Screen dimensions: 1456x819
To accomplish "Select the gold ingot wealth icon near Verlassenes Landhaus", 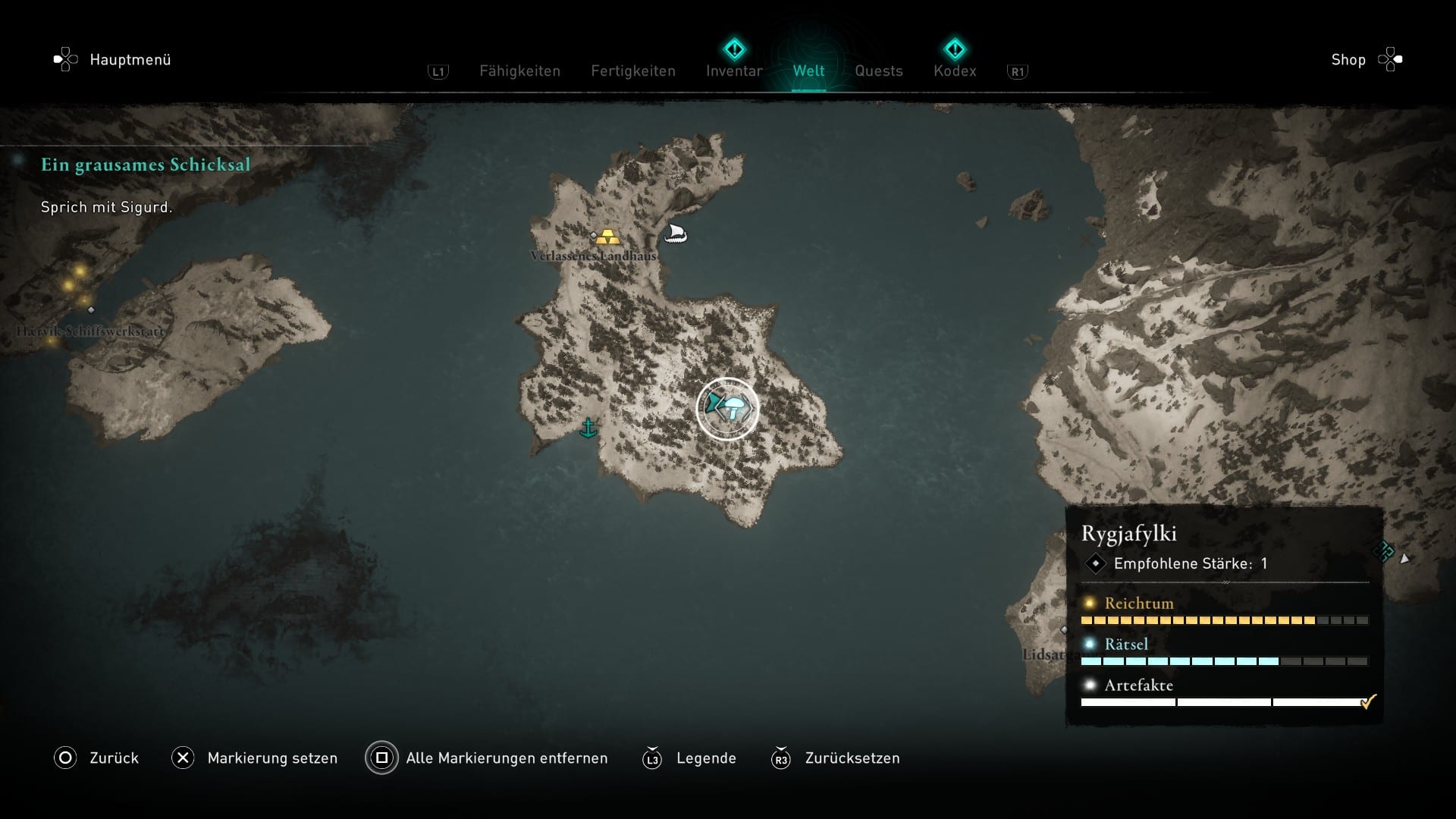I will [609, 236].
